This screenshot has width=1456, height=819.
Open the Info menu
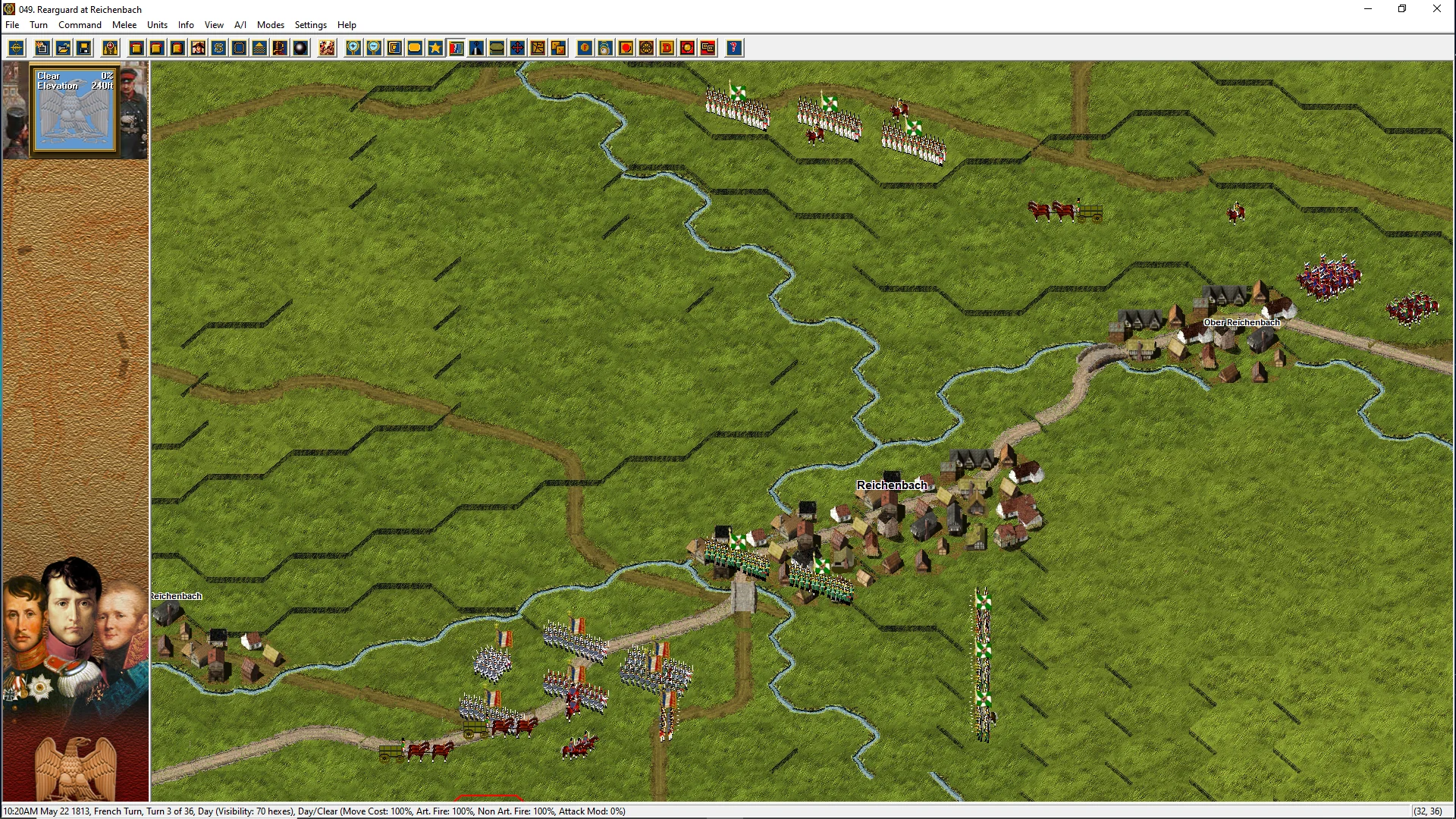pyautogui.click(x=186, y=25)
